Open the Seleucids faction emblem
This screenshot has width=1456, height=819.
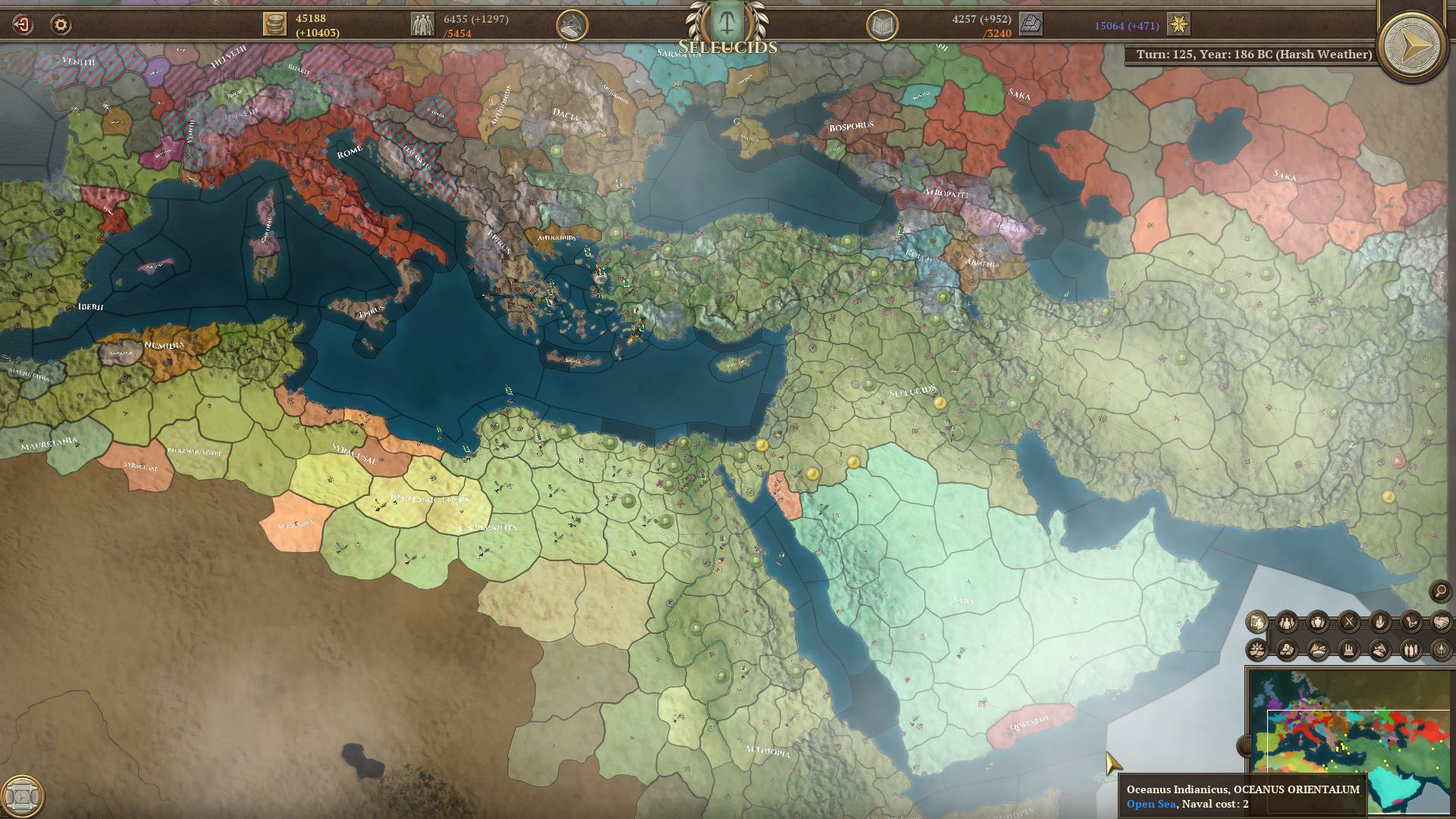pyautogui.click(x=726, y=23)
